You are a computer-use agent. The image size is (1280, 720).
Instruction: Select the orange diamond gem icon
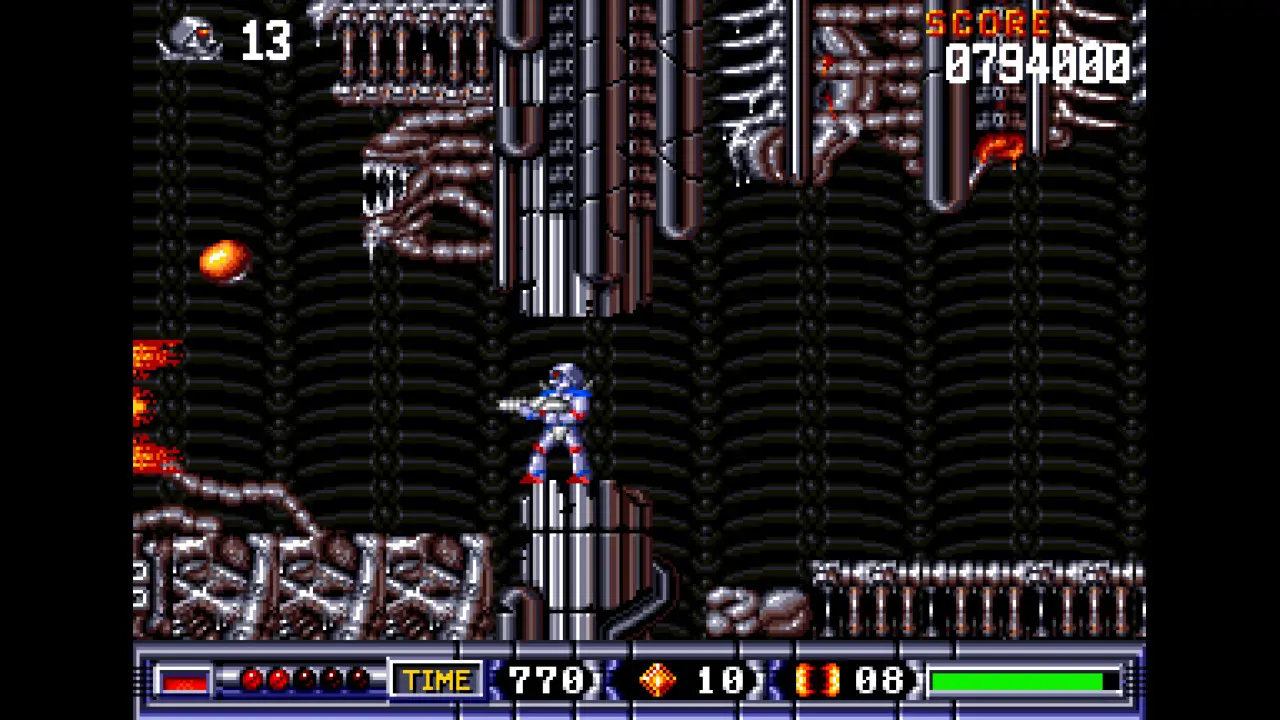657,680
